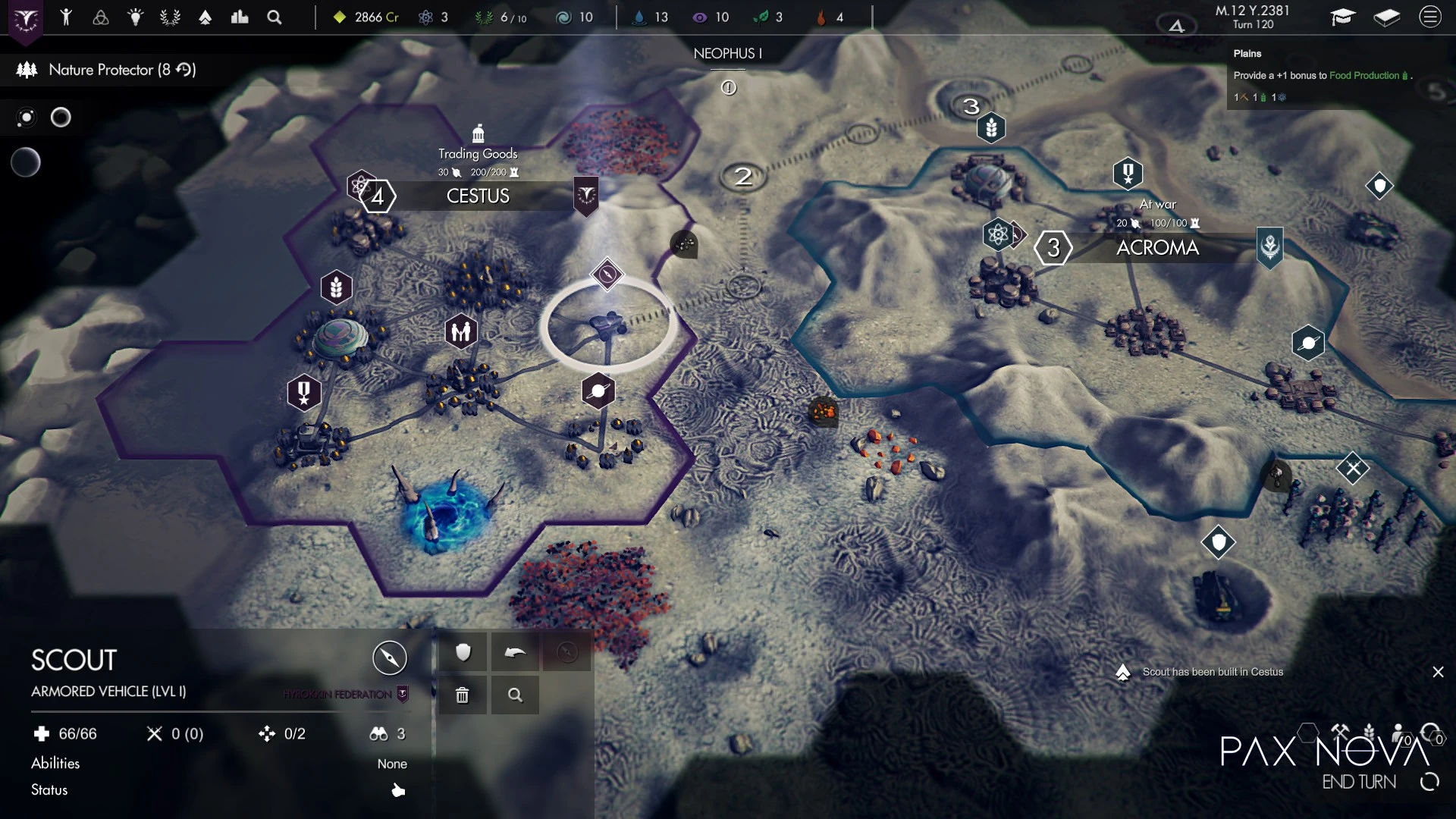
Task: Click the Scout compass portrait icon
Action: point(390,657)
